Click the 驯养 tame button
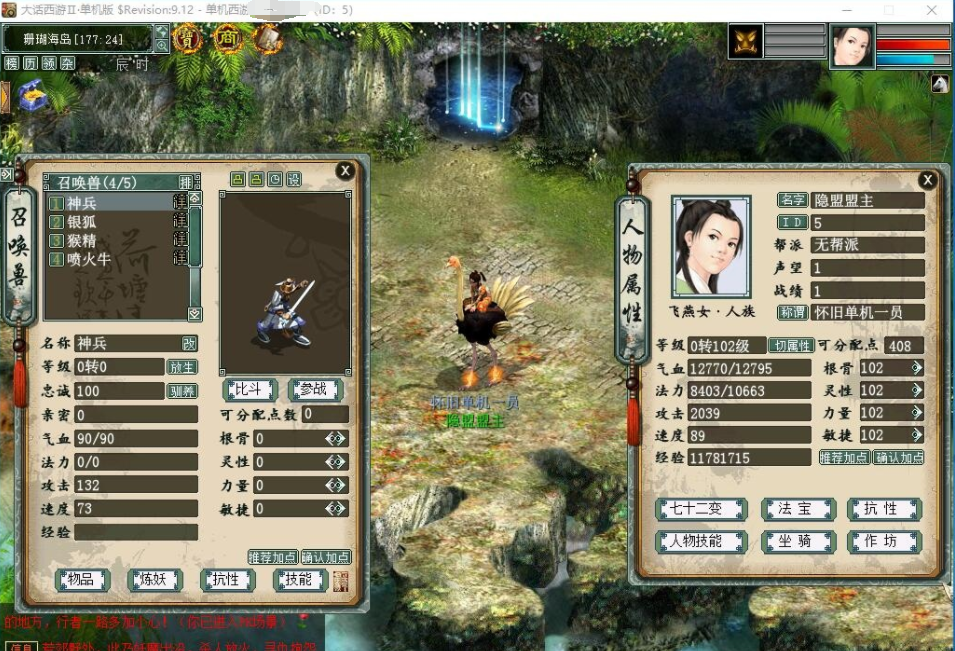The width and height of the screenshot is (955, 651). [x=181, y=391]
